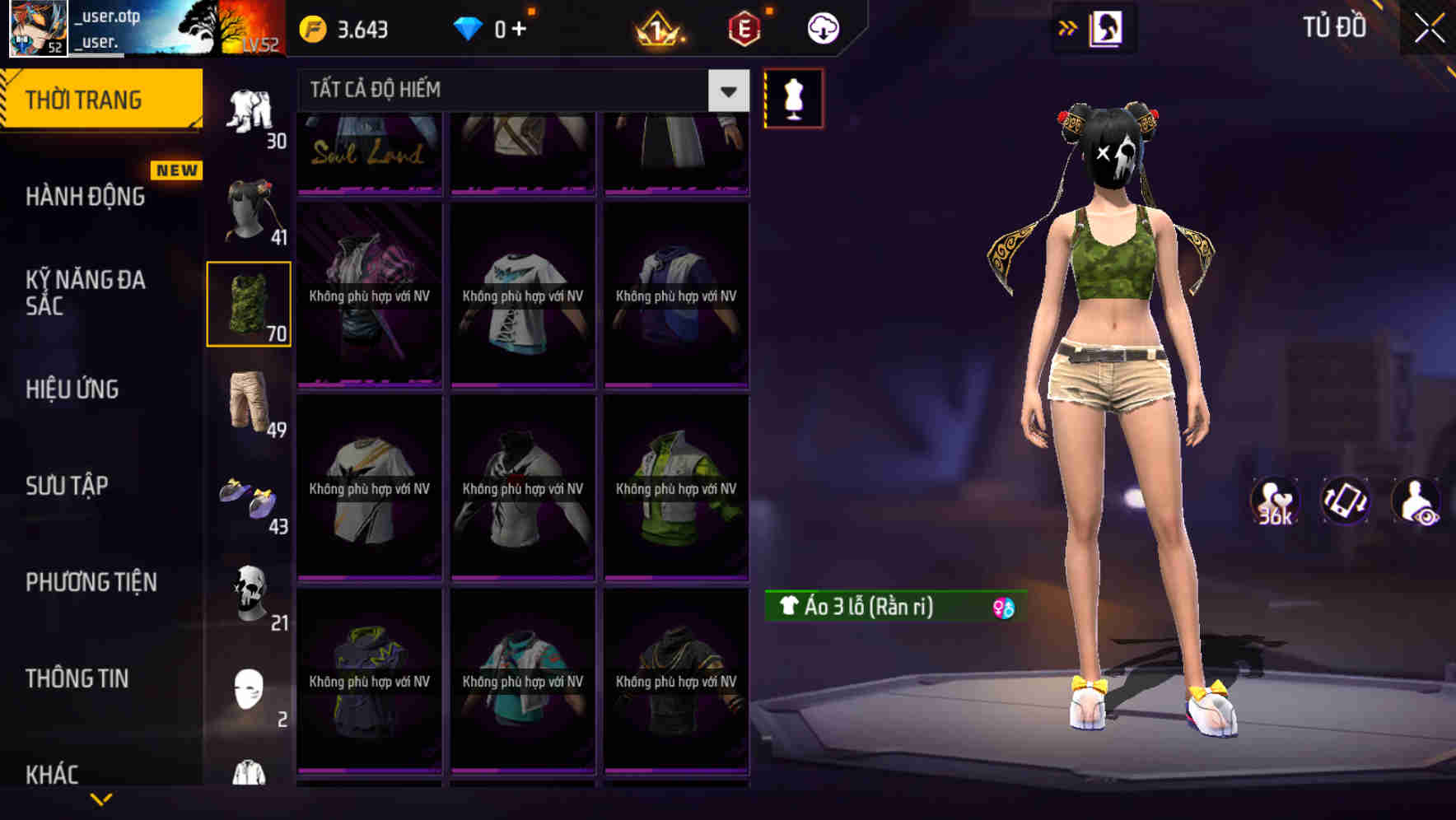Expand the left menu chevron below KHÁC
This screenshot has width=1456, height=820.
coord(103,800)
